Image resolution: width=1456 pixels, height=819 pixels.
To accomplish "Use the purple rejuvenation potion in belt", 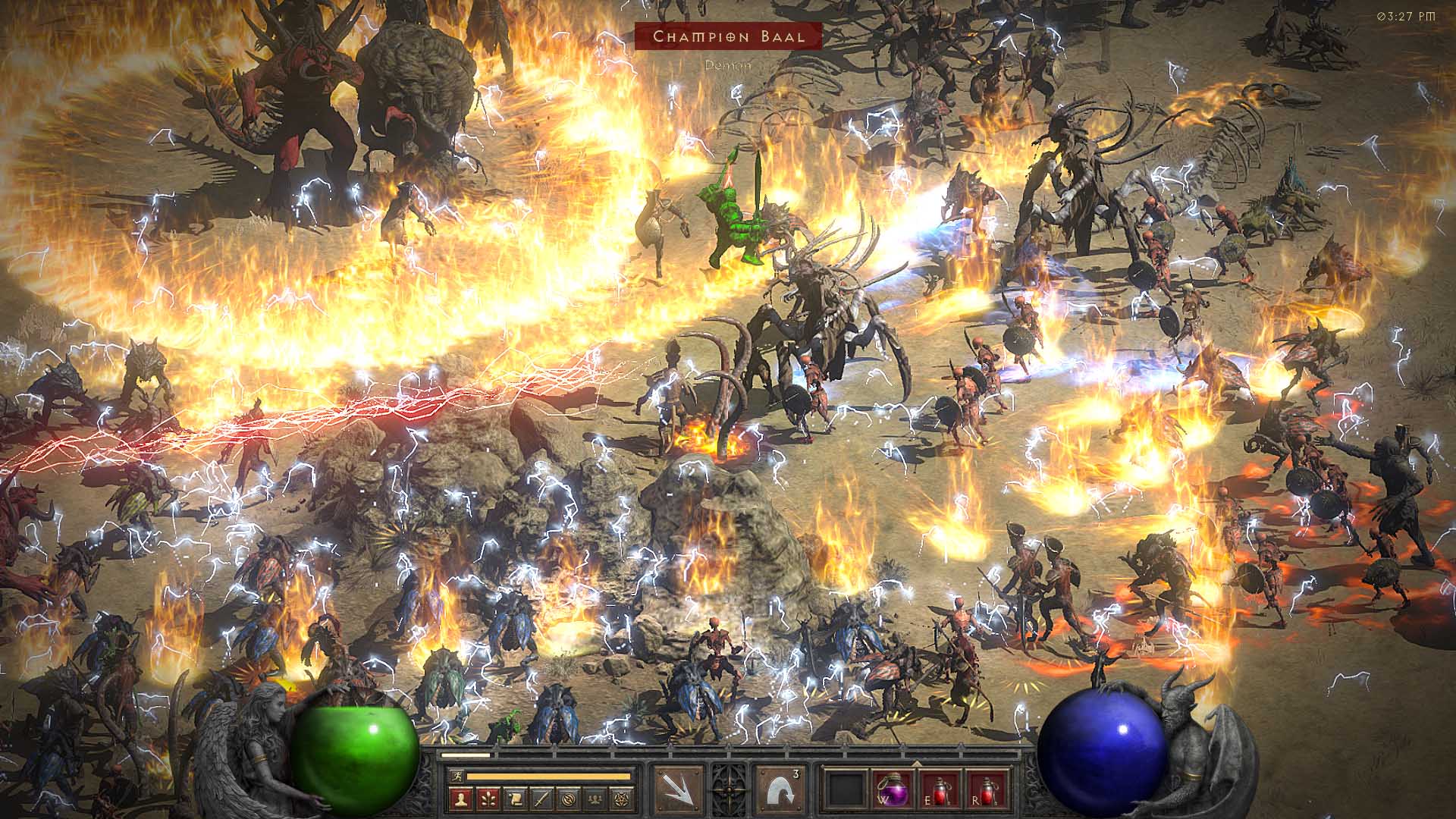I will point(892,789).
